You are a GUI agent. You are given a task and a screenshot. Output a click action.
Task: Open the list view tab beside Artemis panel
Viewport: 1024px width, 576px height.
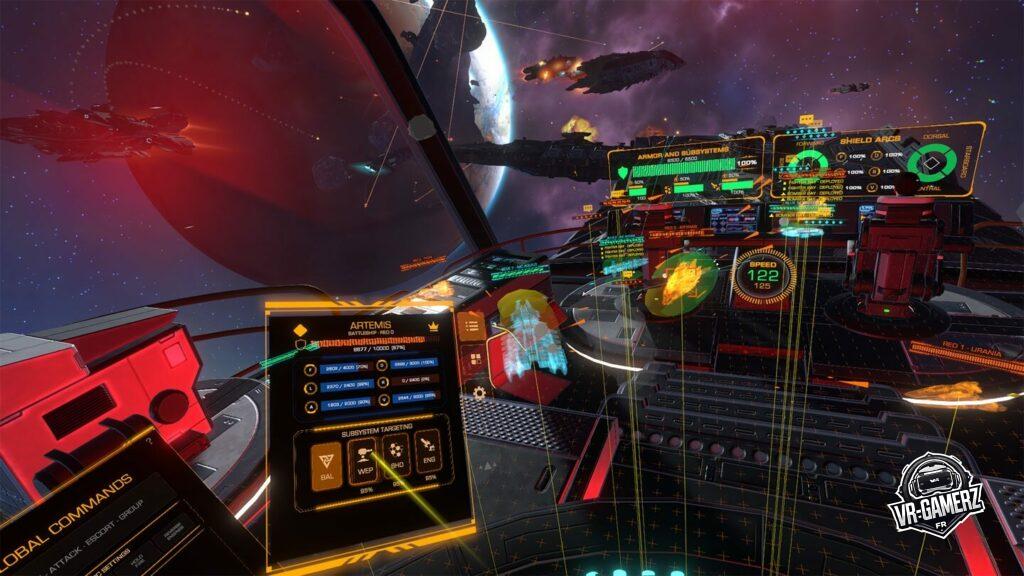[471, 325]
